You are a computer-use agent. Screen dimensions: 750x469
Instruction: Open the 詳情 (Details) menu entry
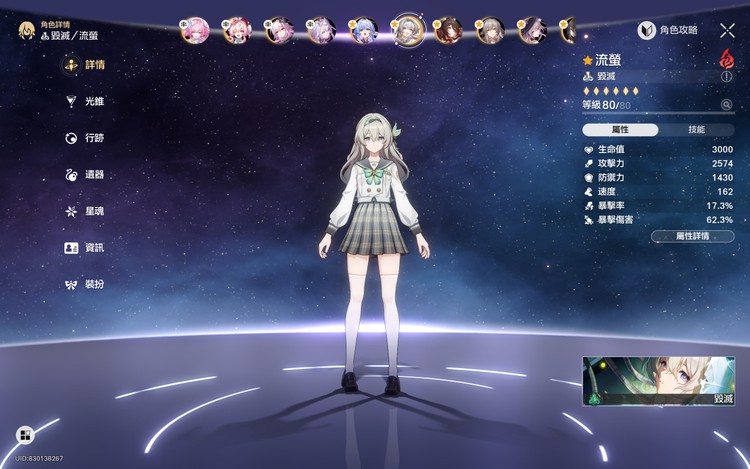point(84,65)
